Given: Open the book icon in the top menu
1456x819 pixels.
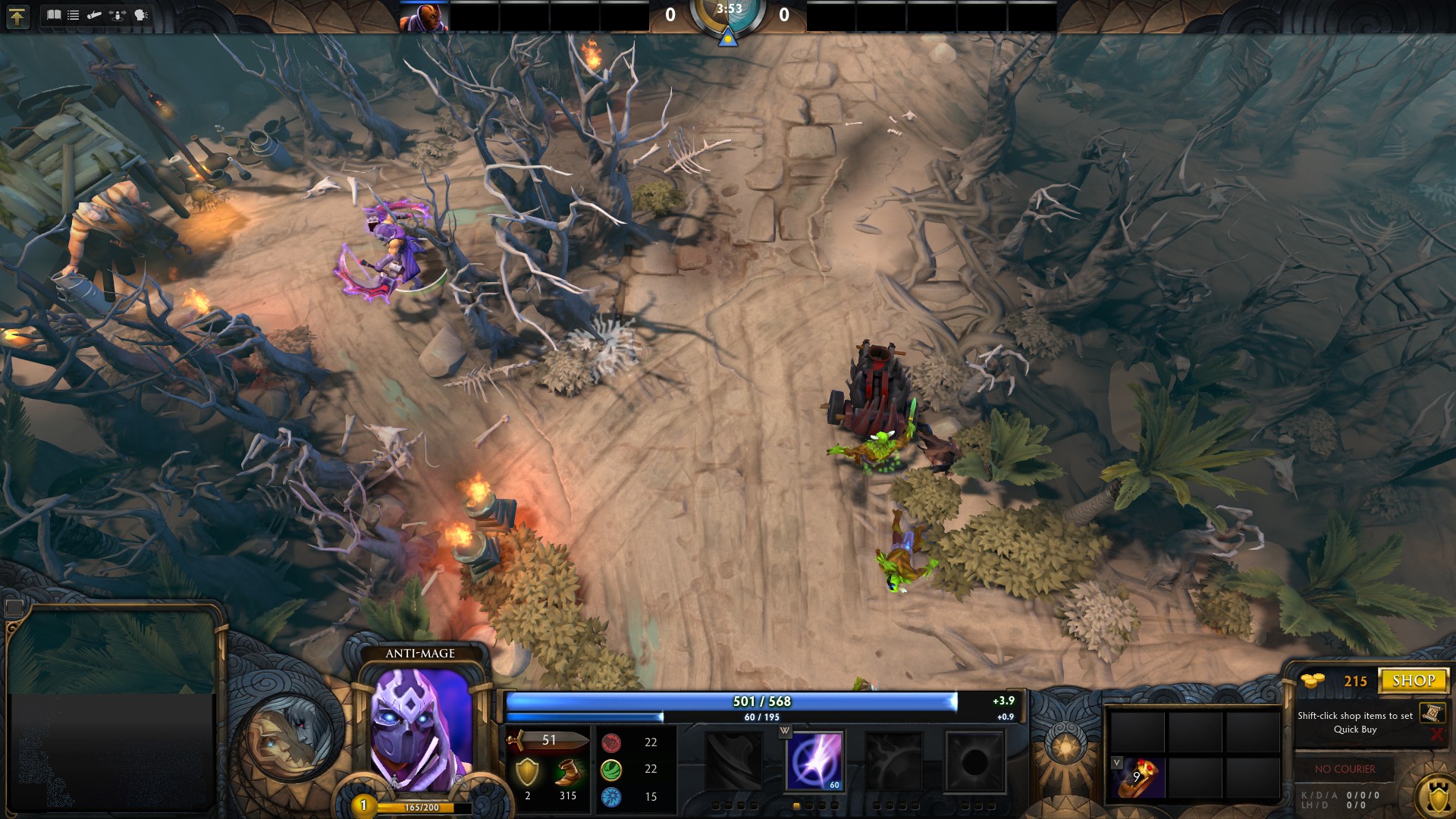Looking at the screenshot, I should click(x=54, y=15).
